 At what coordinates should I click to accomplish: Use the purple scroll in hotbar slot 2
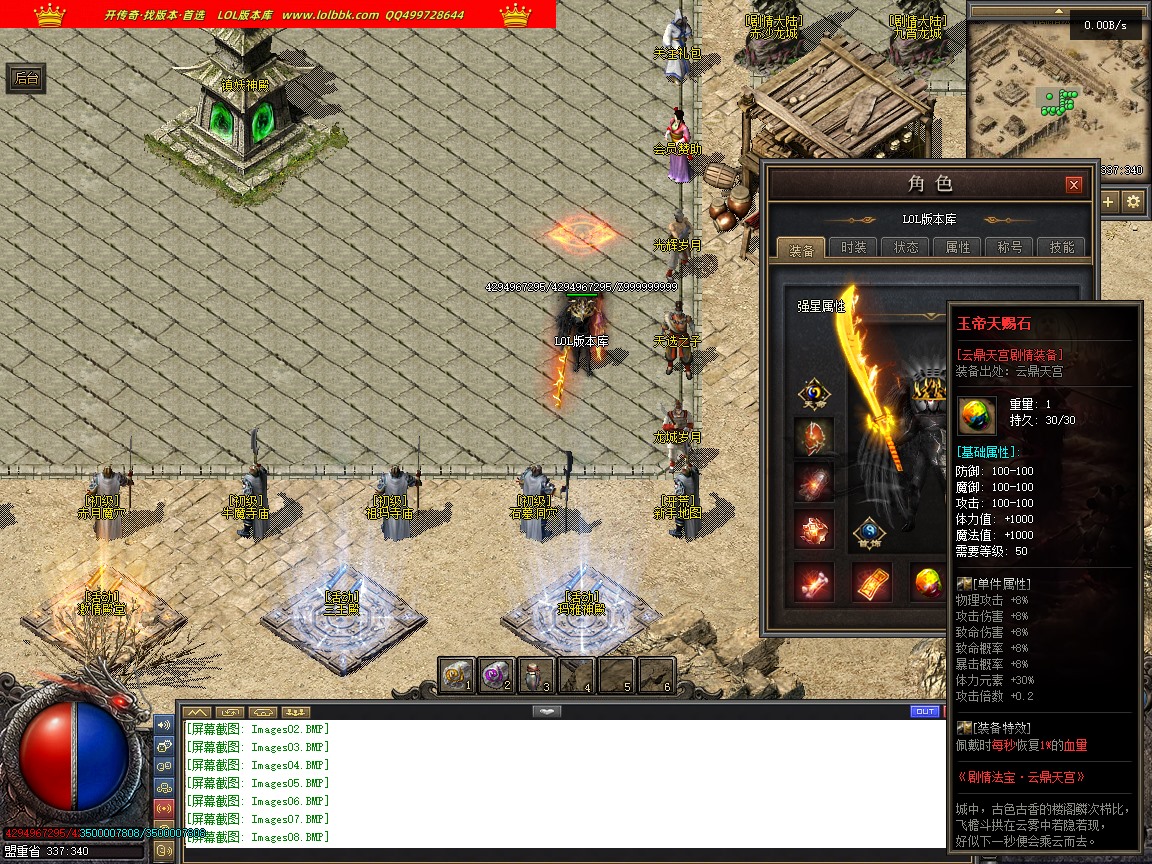(496, 676)
